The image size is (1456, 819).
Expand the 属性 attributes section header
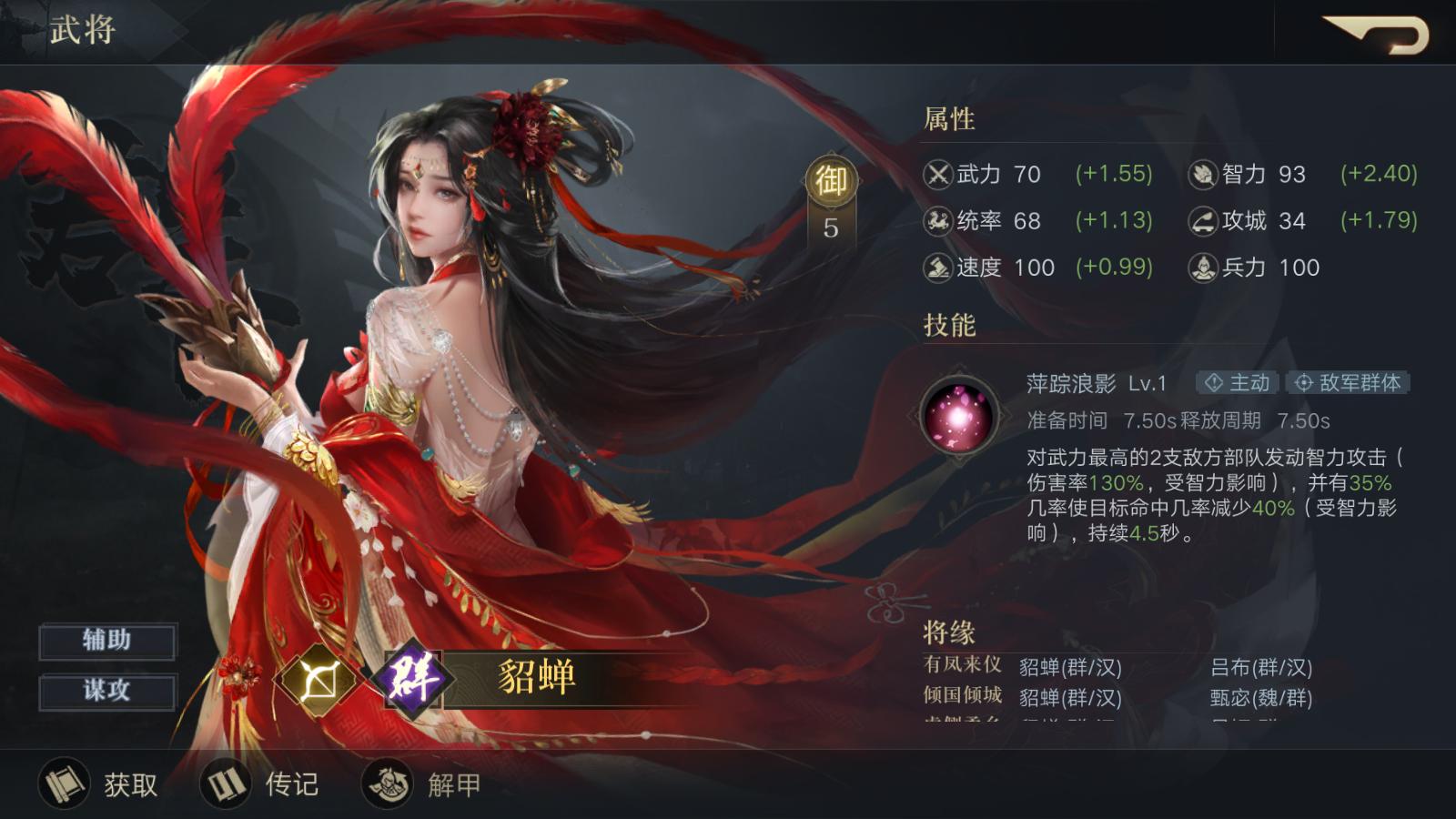[x=948, y=119]
